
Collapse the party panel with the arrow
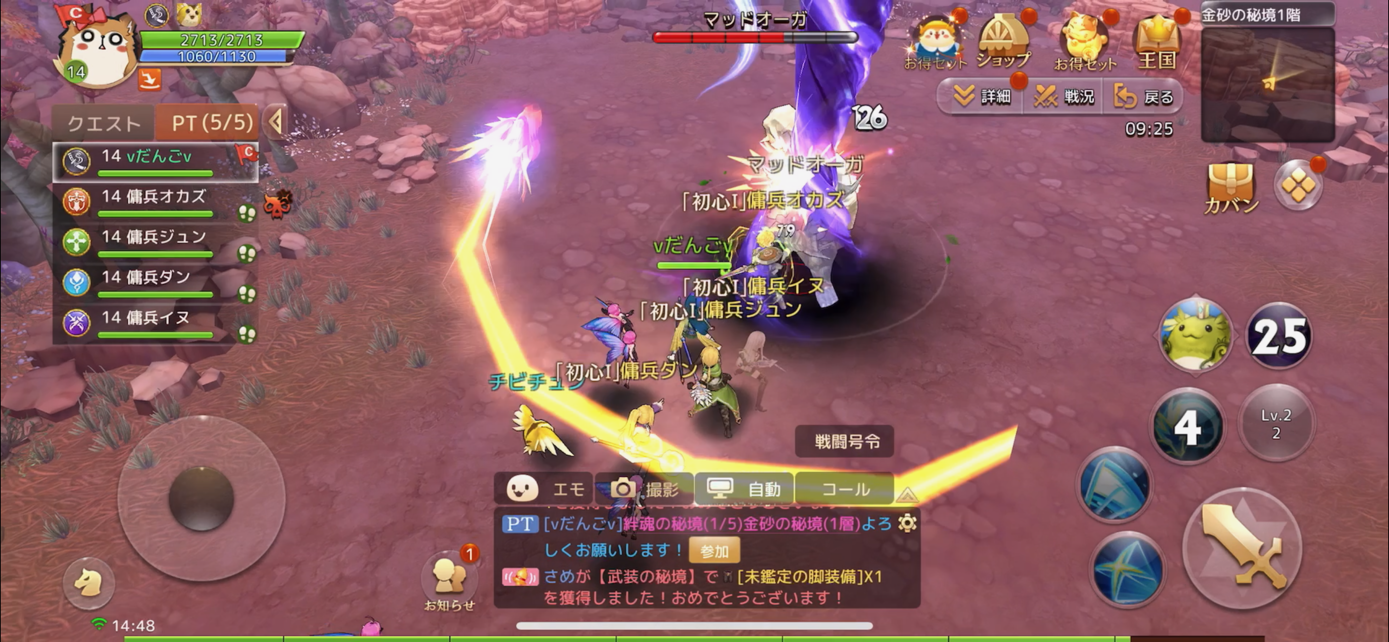275,122
